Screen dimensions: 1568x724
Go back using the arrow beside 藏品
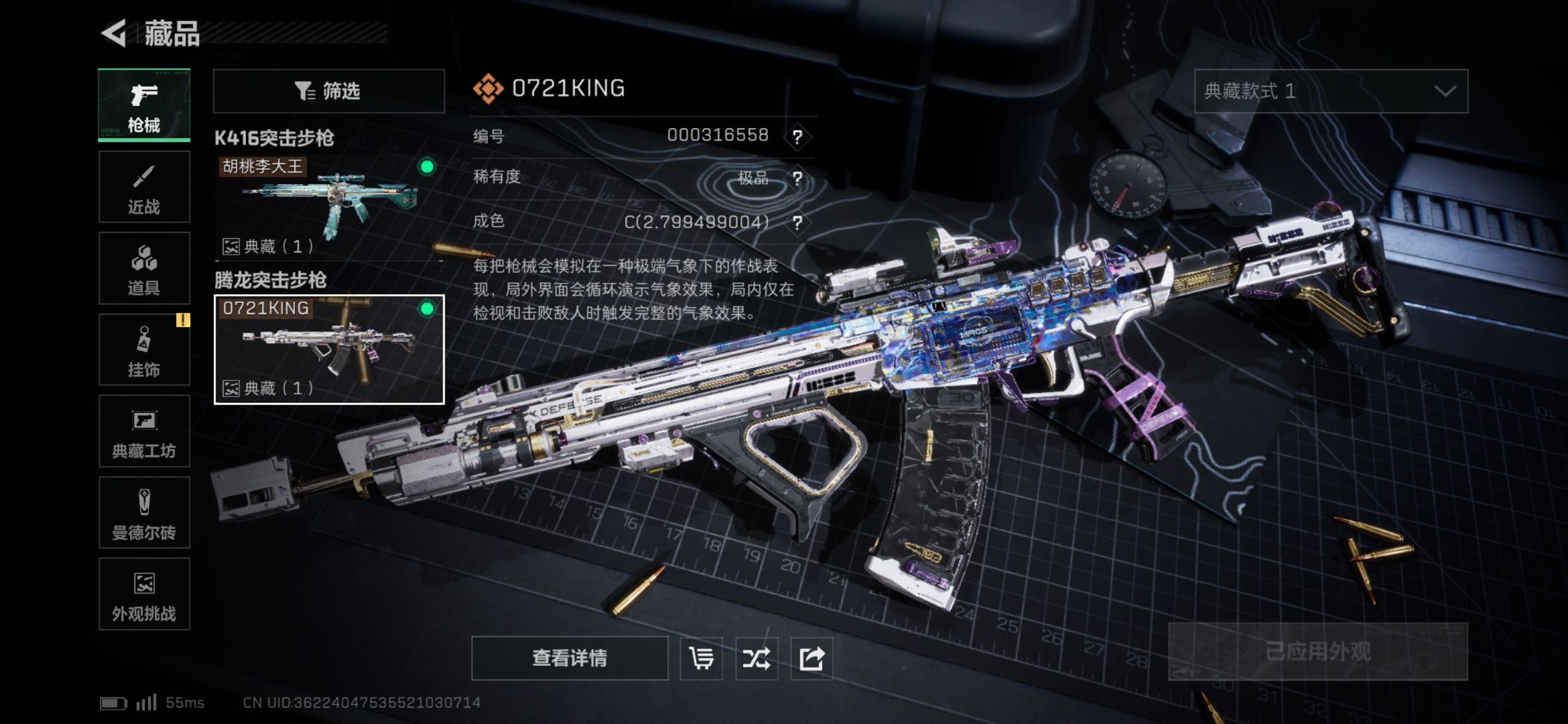click(115, 34)
